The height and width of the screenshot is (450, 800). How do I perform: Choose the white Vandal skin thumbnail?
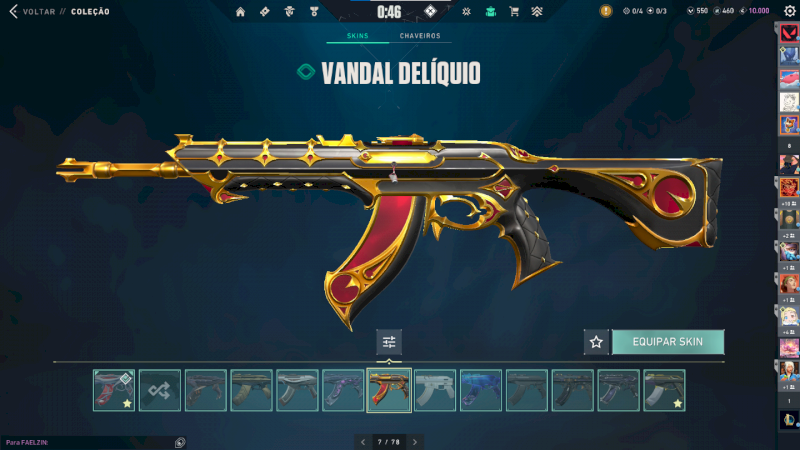[435, 390]
